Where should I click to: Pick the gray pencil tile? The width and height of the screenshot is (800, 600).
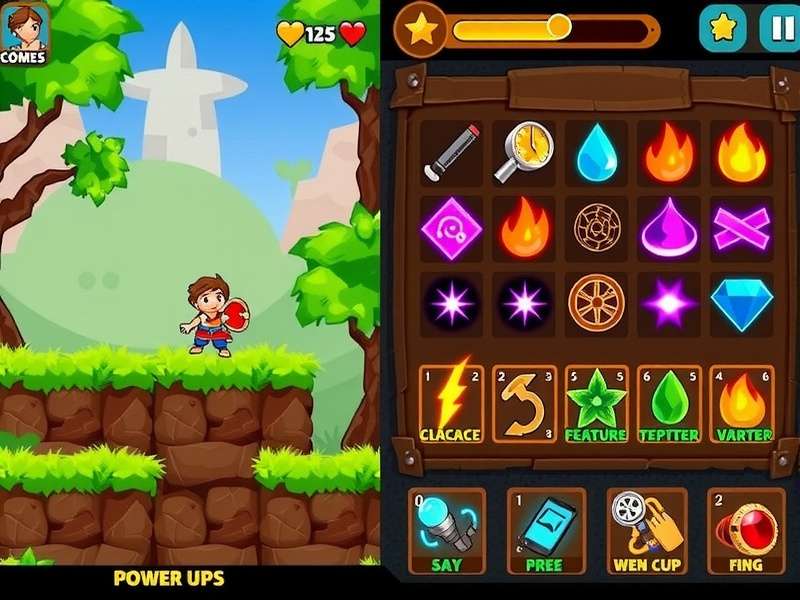coord(451,153)
